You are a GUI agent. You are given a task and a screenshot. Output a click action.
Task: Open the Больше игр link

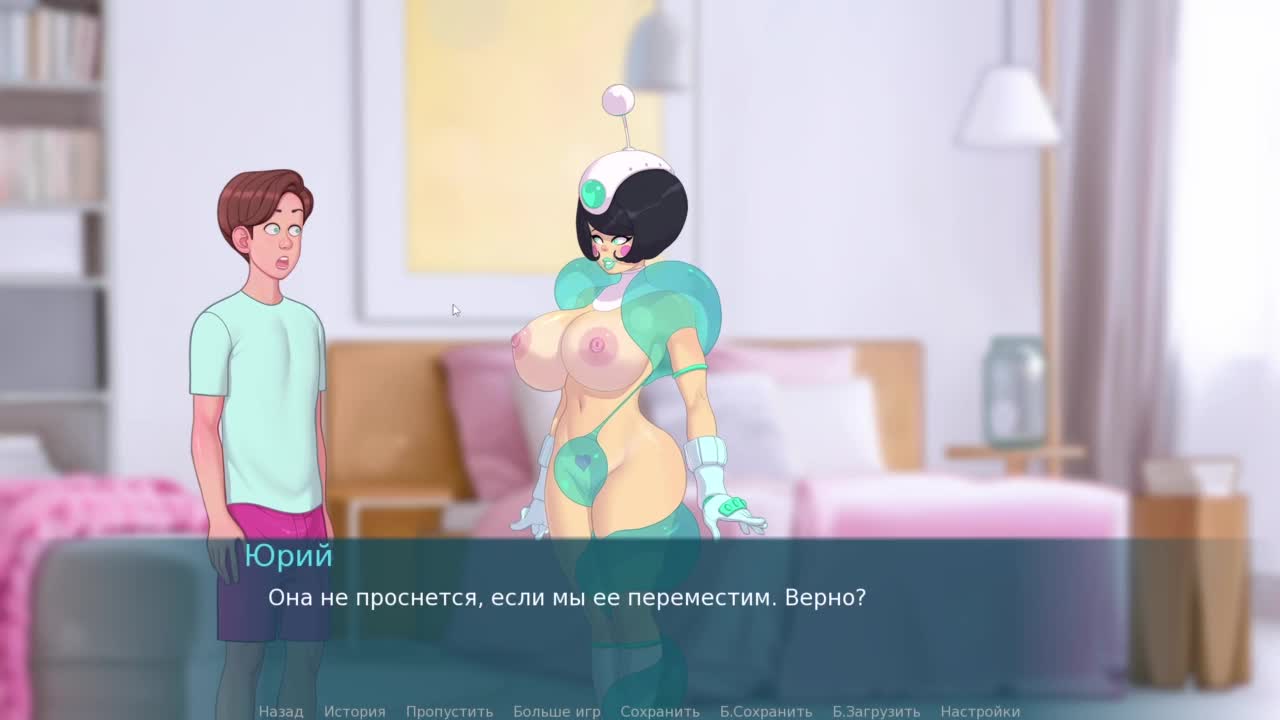pos(556,711)
